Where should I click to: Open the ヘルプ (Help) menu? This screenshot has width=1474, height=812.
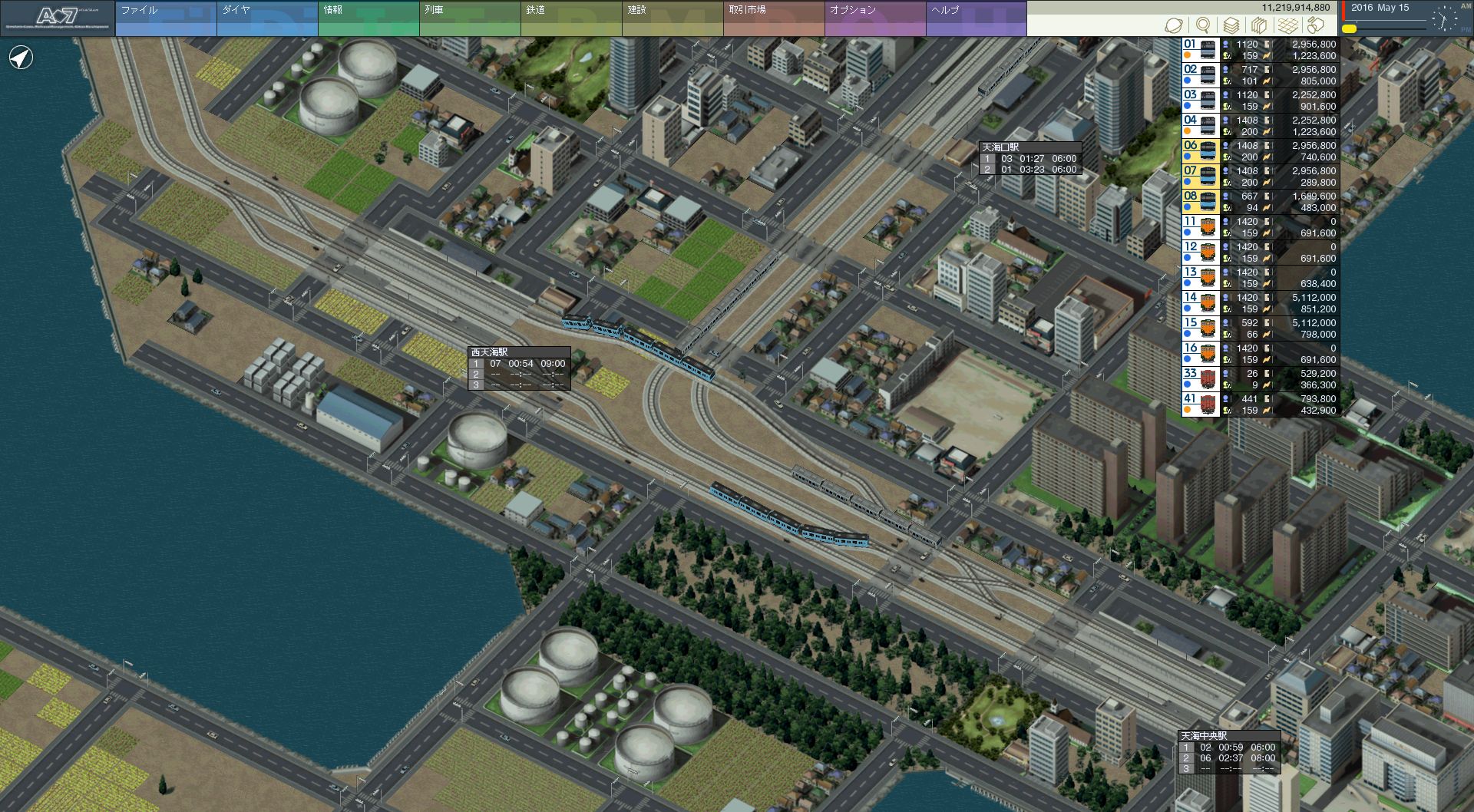point(977,18)
